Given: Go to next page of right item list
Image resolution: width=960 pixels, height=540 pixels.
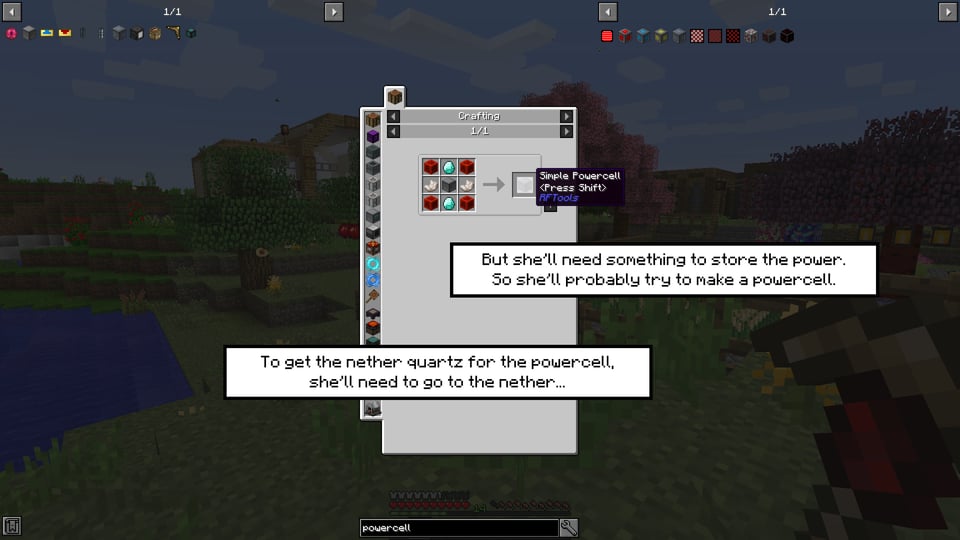Looking at the screenshot, I should 947,11.
